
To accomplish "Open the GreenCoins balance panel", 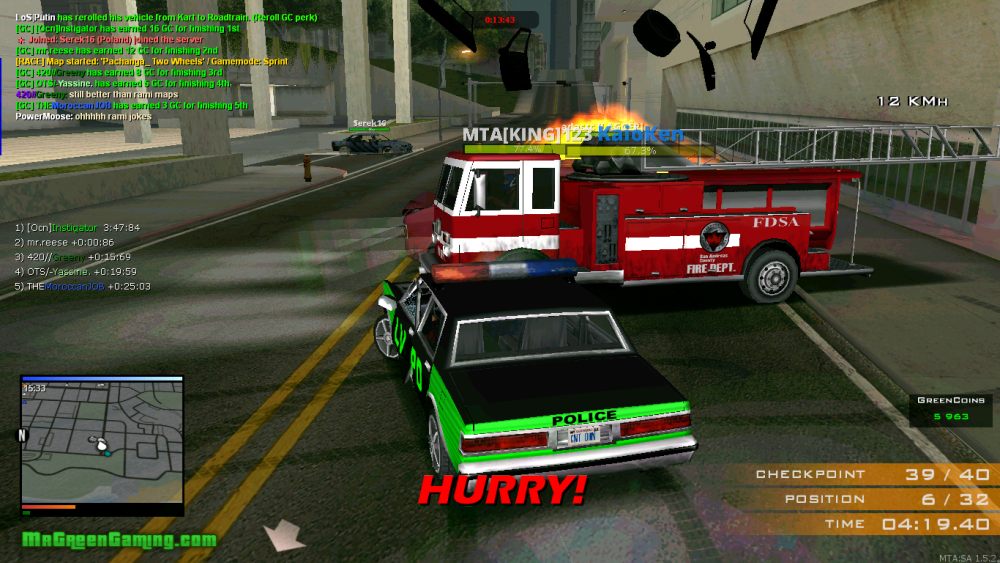I will [943, 408].
